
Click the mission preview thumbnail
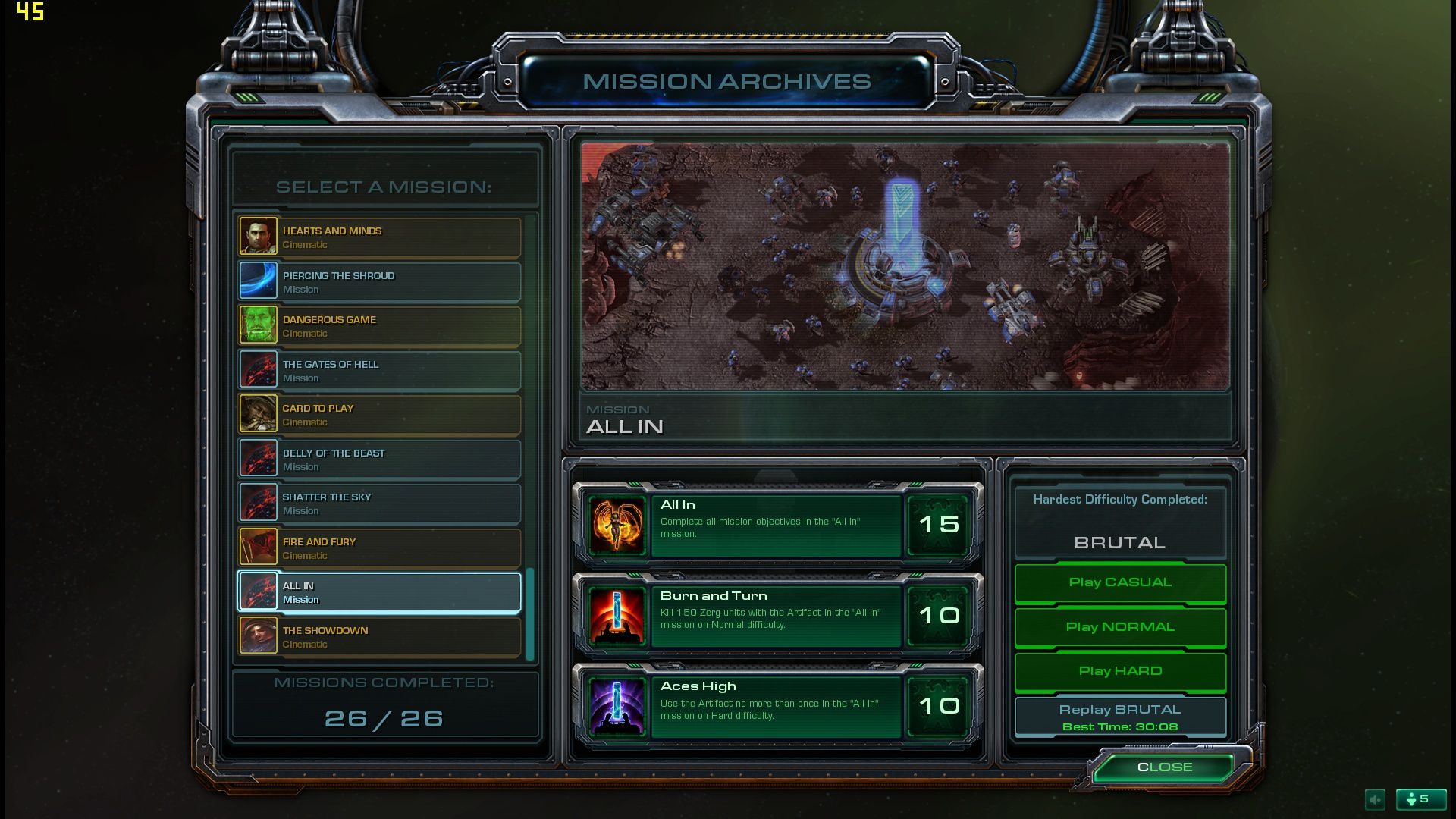[905, 267]
